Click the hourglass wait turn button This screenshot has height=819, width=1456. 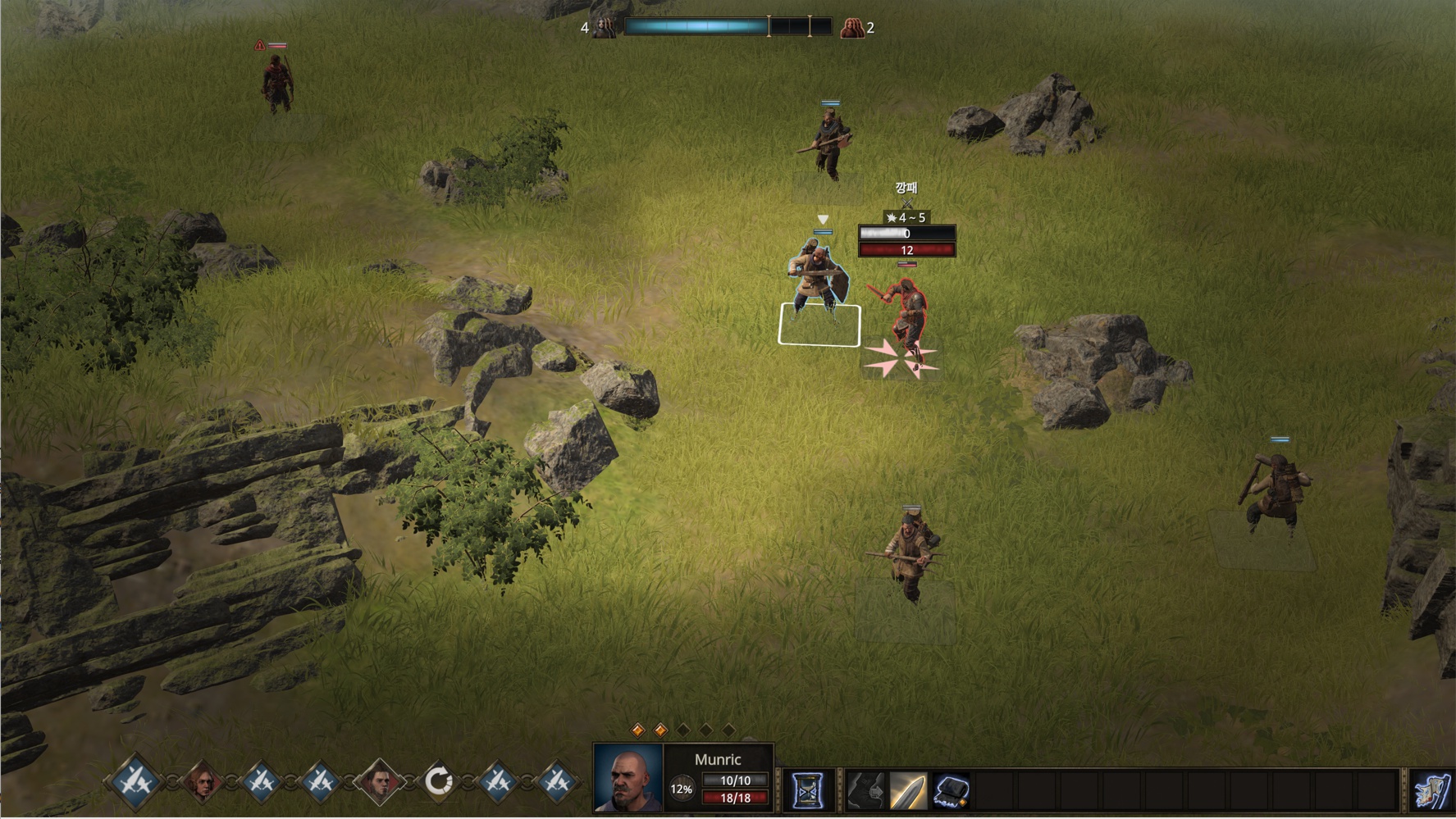click(807, 791)
